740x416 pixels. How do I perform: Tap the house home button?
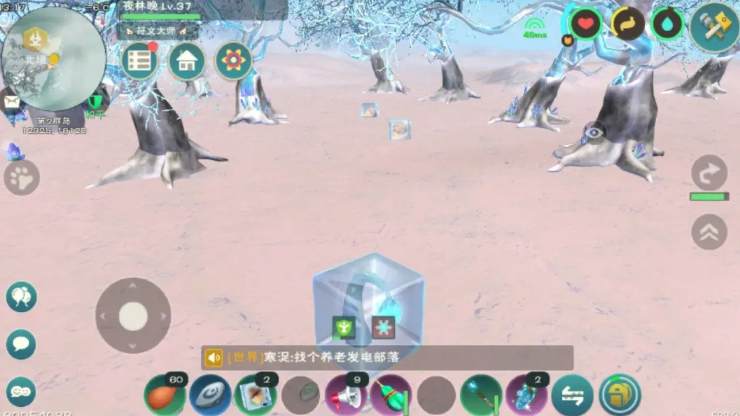coord(186,62)
